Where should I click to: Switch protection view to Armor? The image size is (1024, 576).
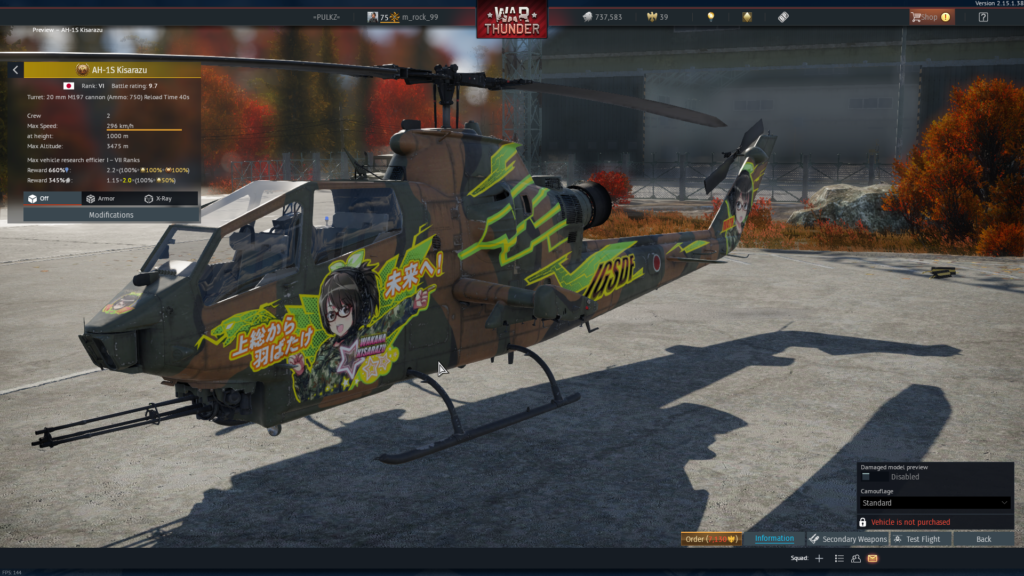click(100, 199)
